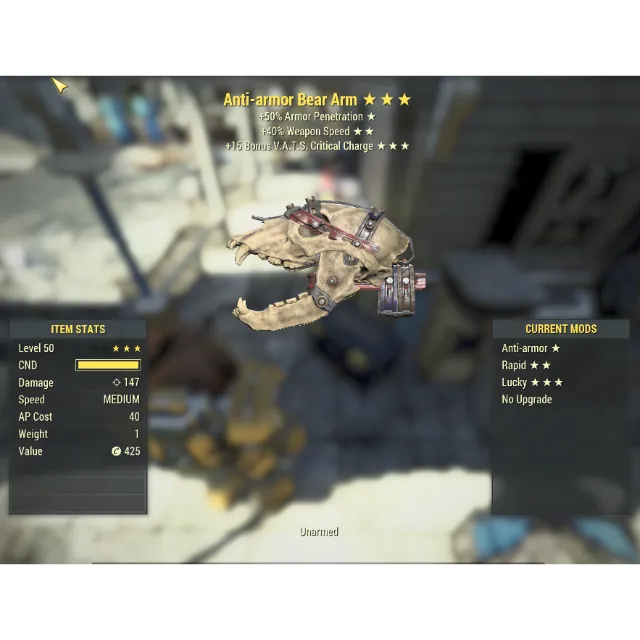Select the Anti-armor mod entry
640x640 pixels.
click(530, 348)
